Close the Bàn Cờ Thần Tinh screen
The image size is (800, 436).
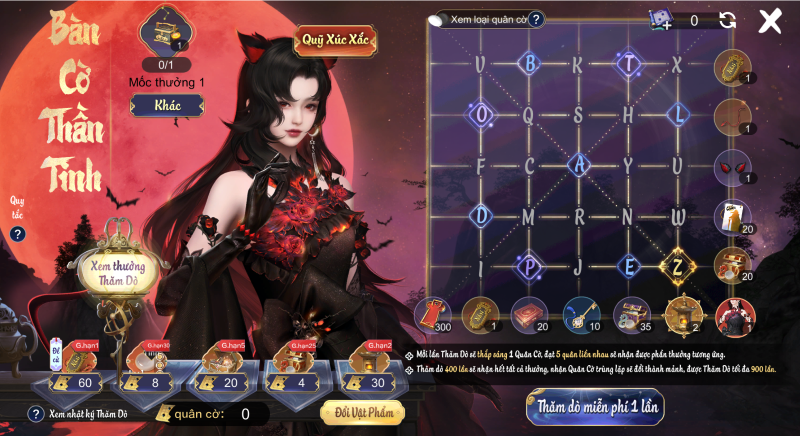click(769, 21)
